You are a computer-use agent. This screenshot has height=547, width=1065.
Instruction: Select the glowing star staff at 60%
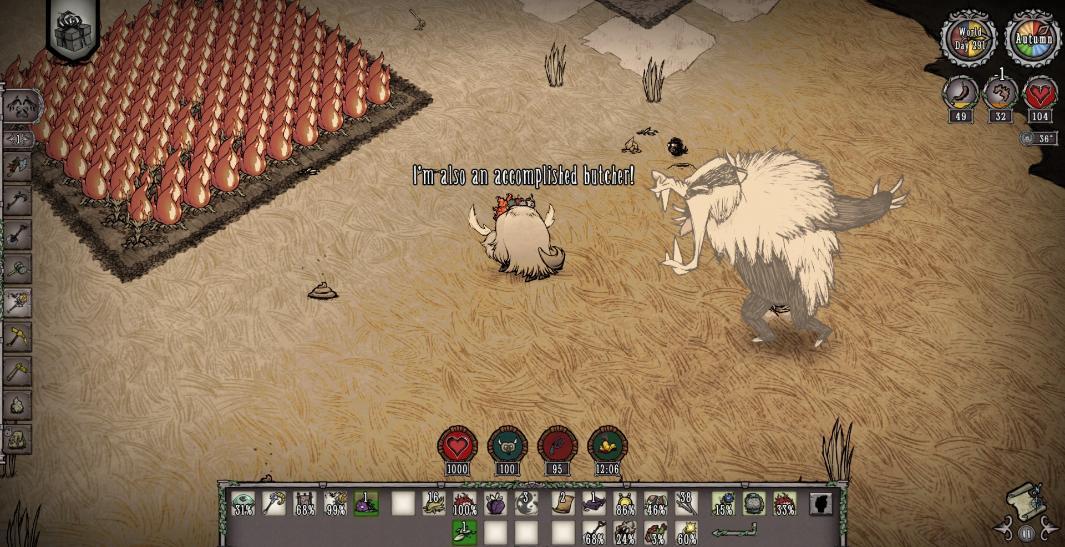pos(687,531)
